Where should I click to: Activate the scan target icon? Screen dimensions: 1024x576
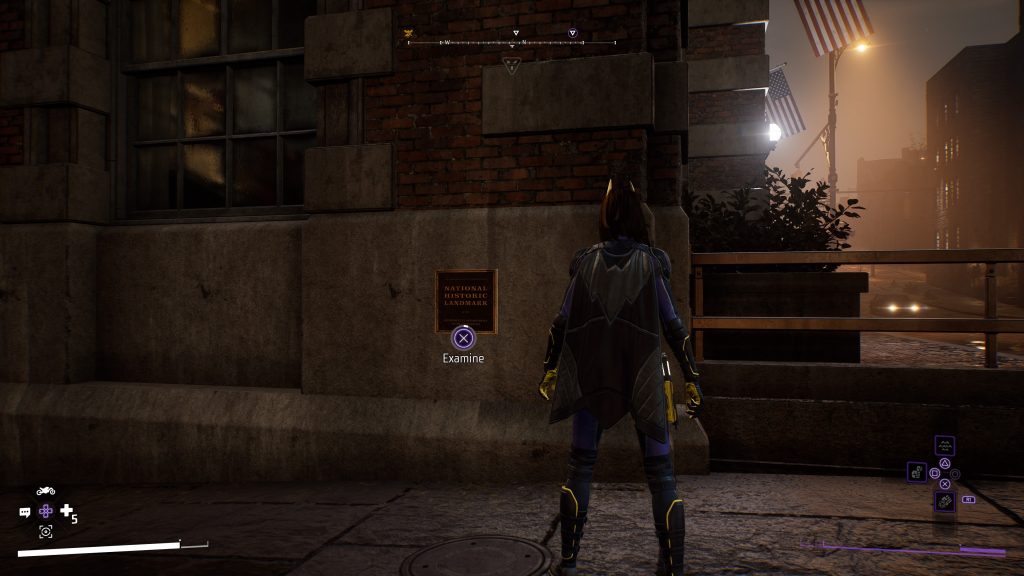pyautogui.click(x=45, y=532)
